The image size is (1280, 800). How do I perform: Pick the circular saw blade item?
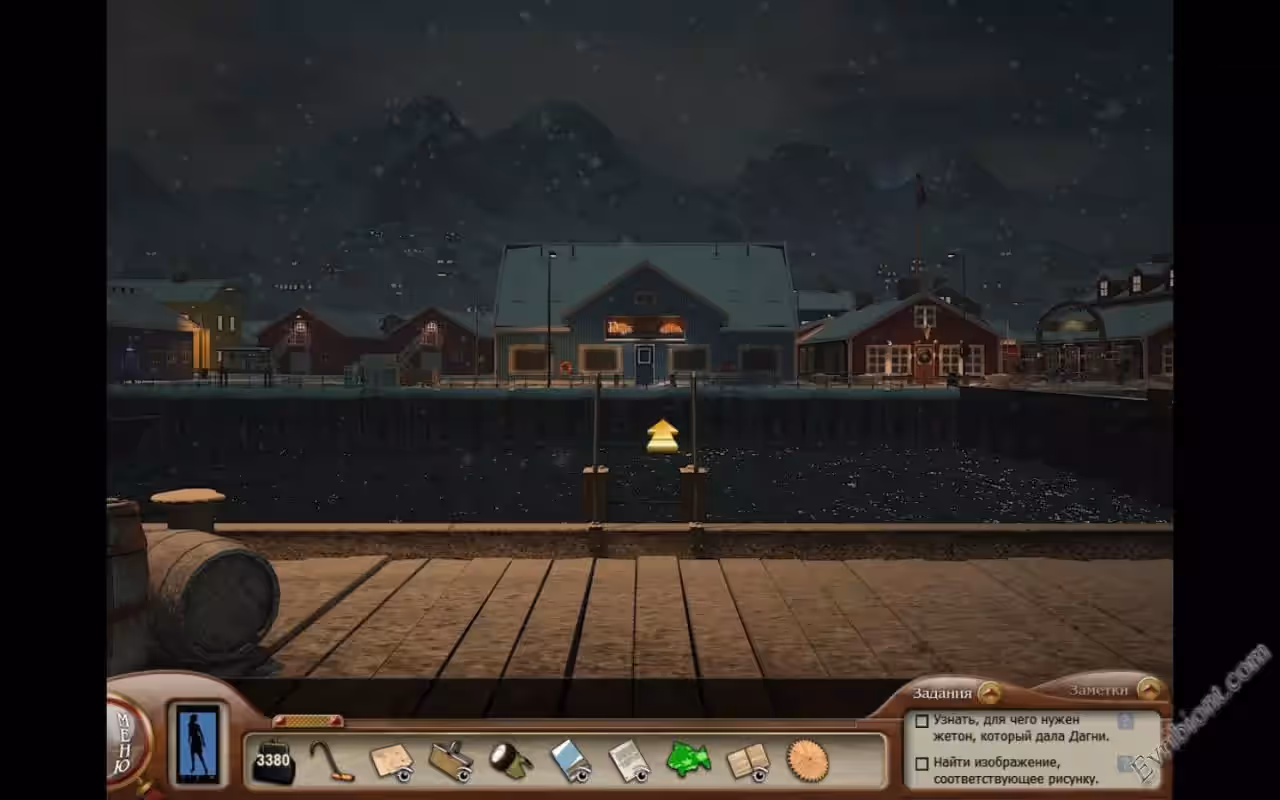[x=808, y=760]
